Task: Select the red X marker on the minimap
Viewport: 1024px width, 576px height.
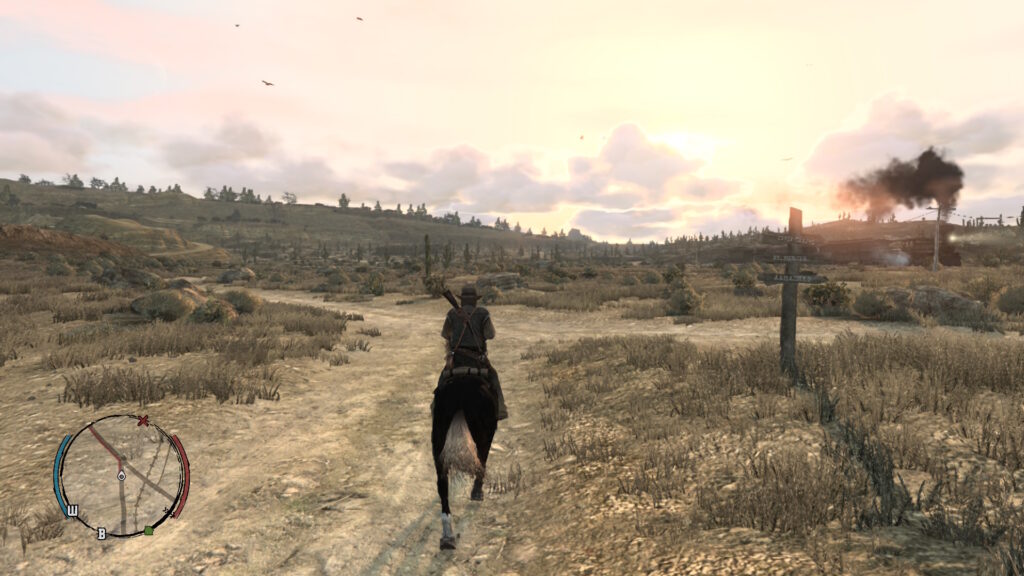Action: click(143, 421)
